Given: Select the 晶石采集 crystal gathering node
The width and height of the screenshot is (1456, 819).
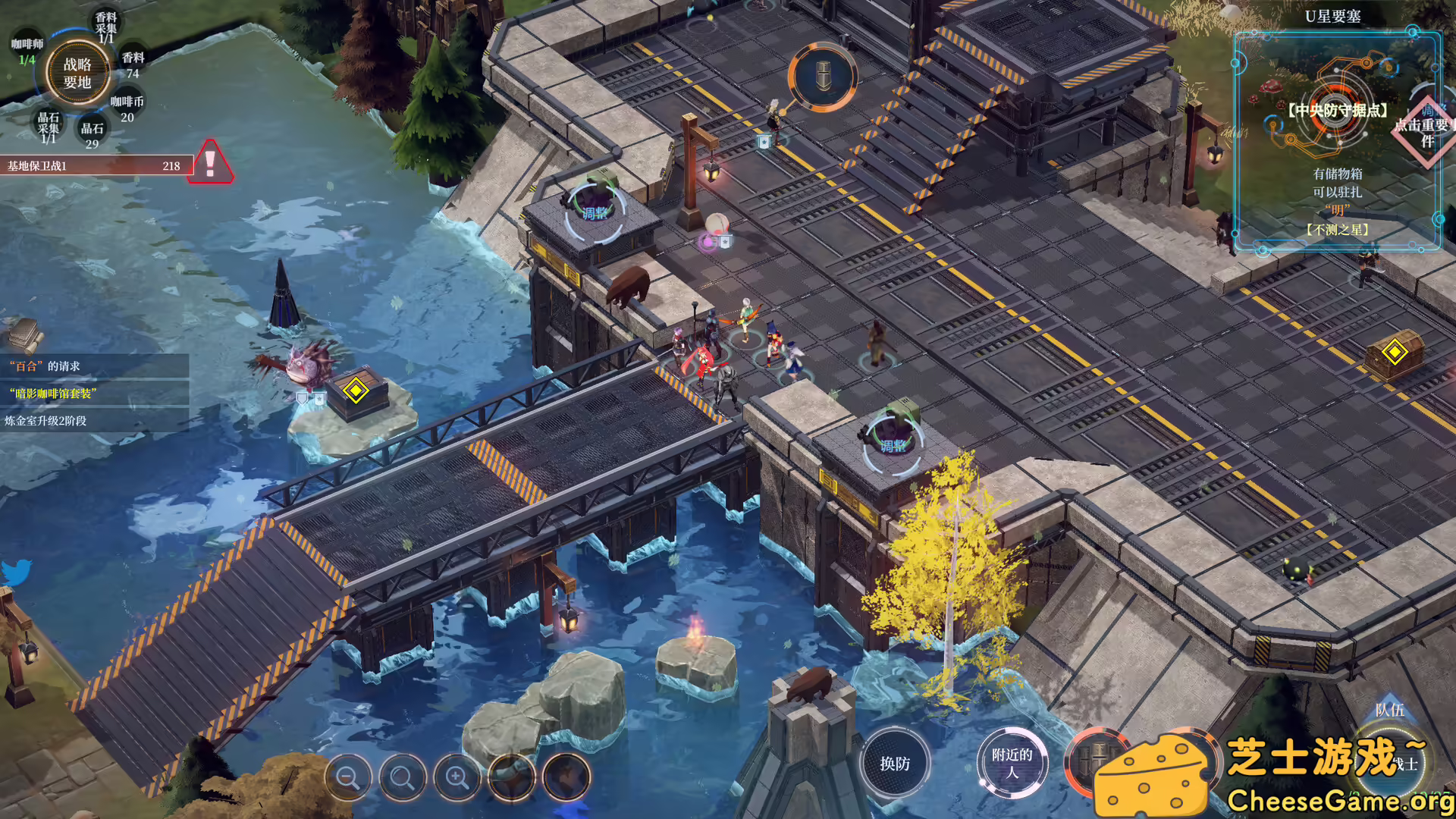Looking at the screenshot, I should [49, 127].
